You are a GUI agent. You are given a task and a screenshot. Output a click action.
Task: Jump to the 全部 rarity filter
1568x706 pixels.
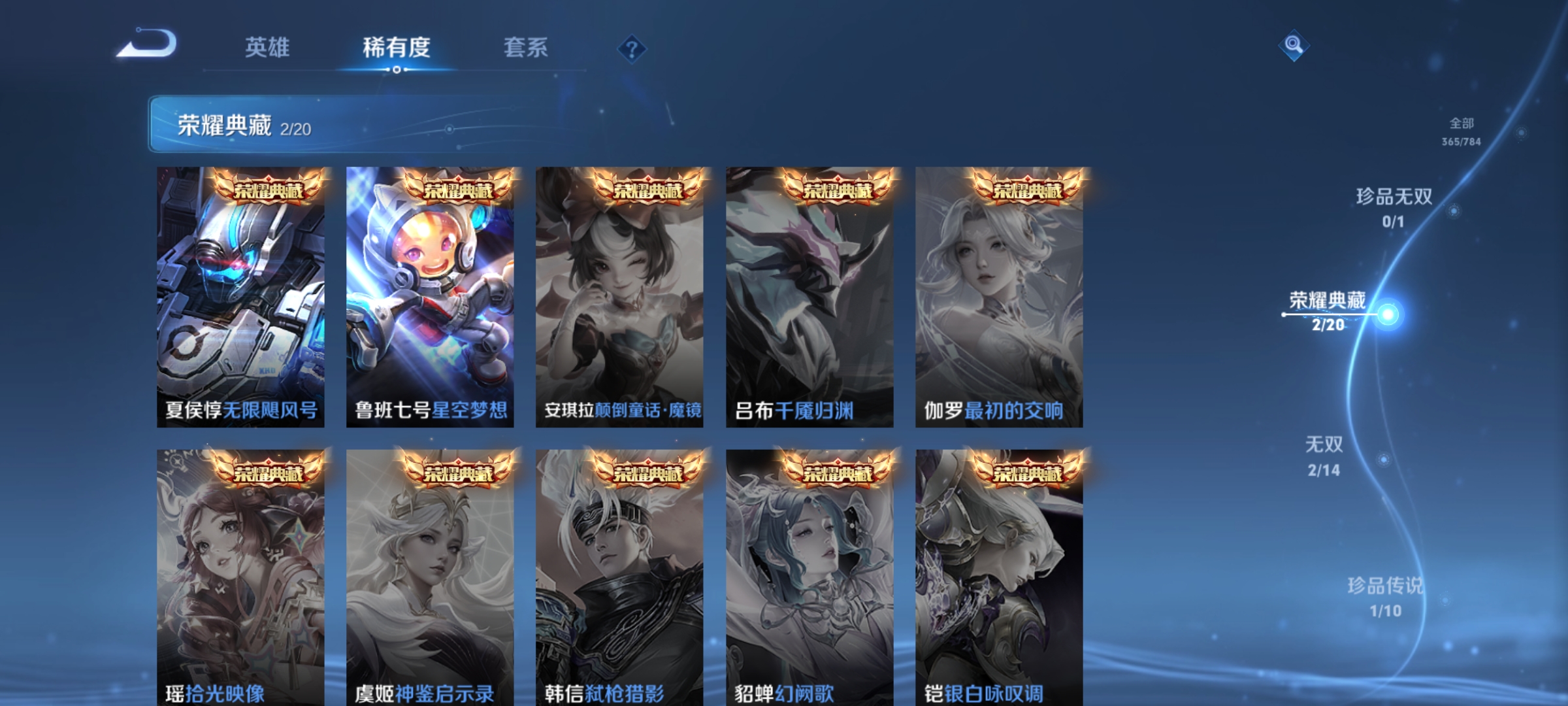pos(1462,131)
